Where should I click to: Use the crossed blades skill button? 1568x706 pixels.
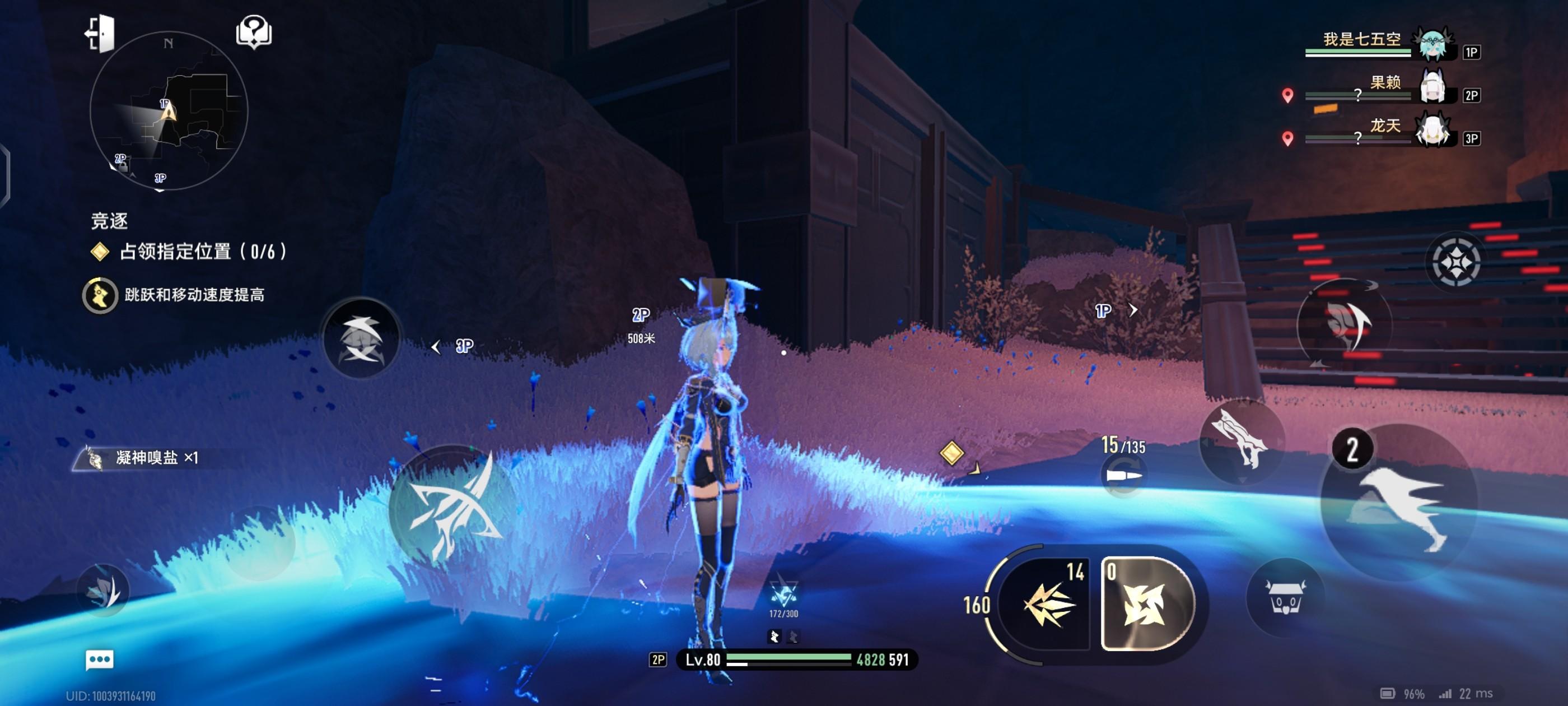pos(361,338)
